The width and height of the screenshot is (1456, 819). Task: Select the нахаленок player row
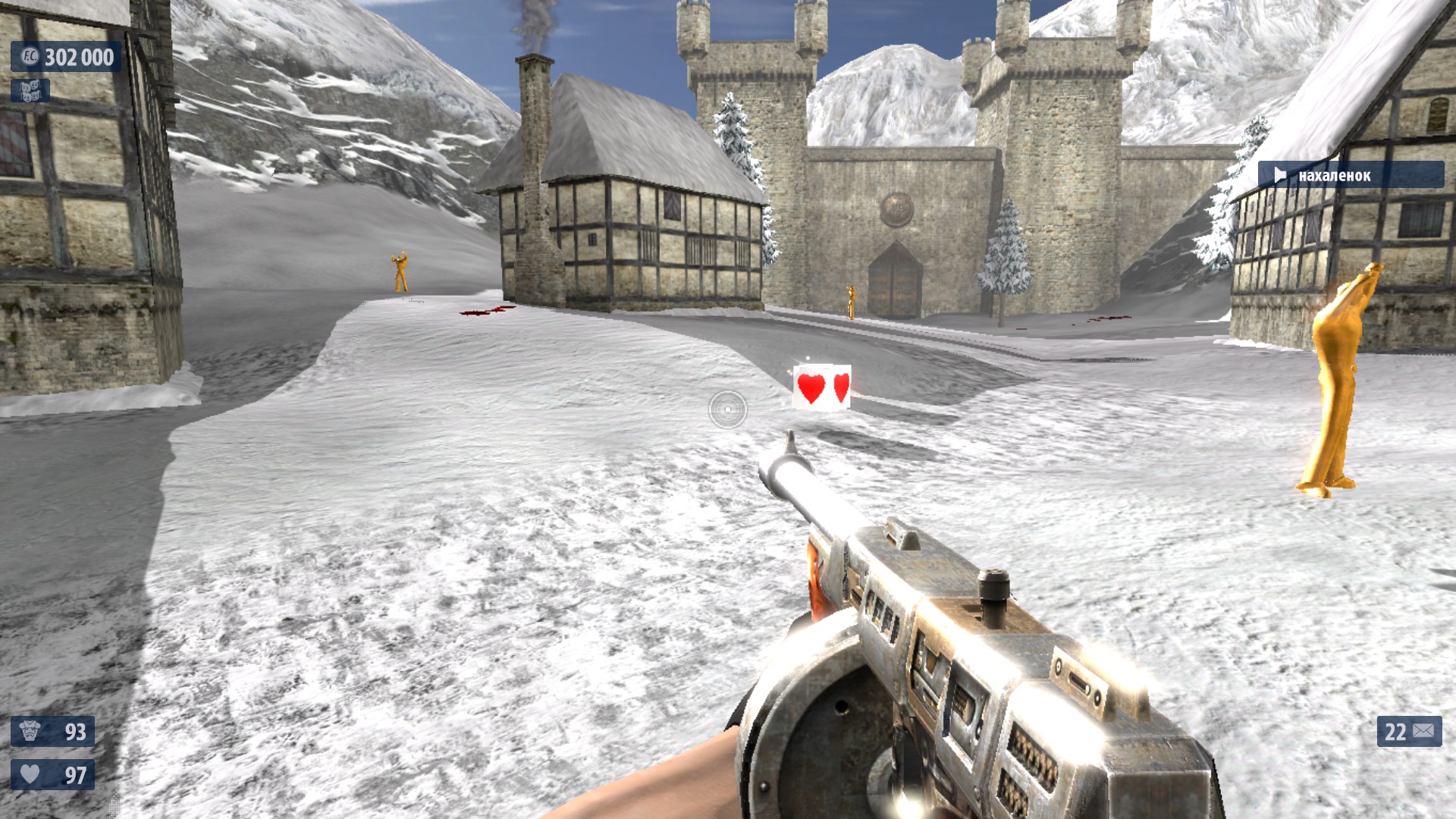pos(1350,175)
